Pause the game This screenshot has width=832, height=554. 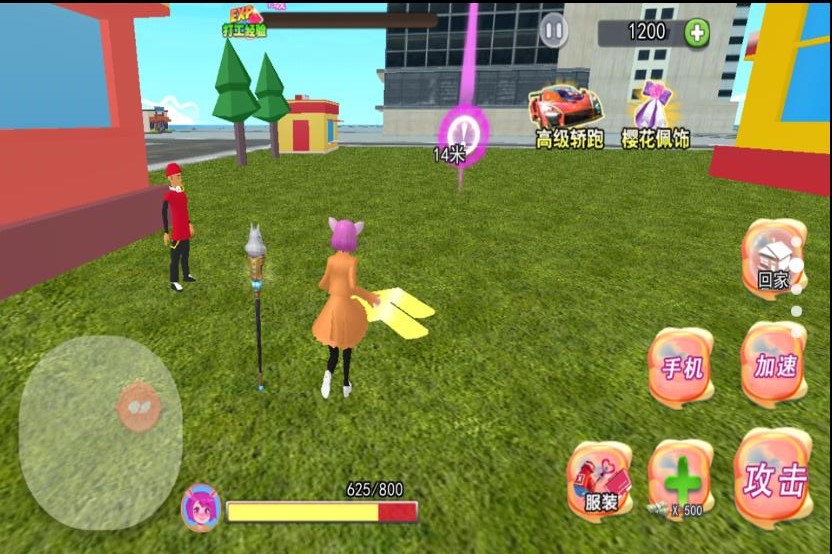tap(553, 30)
